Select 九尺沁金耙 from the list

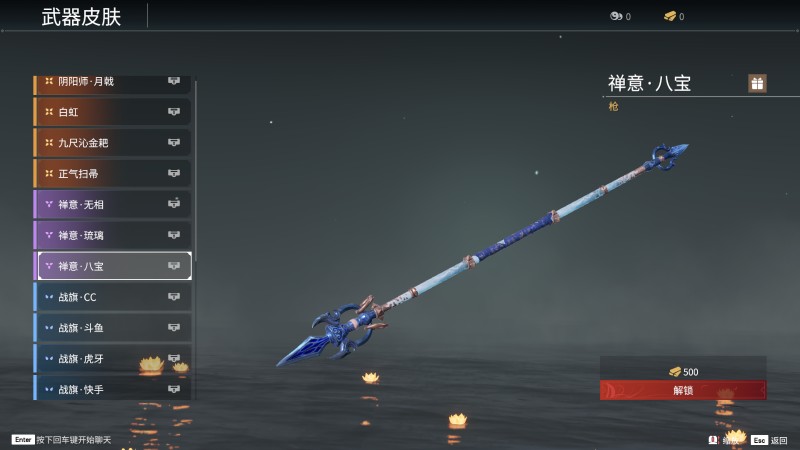113,143
